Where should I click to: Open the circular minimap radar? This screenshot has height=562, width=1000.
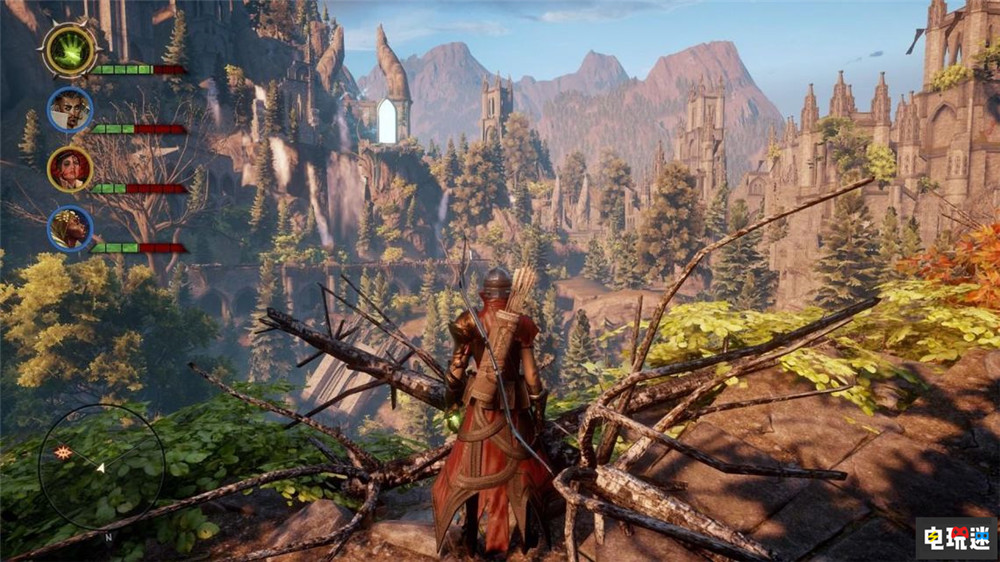101,466
